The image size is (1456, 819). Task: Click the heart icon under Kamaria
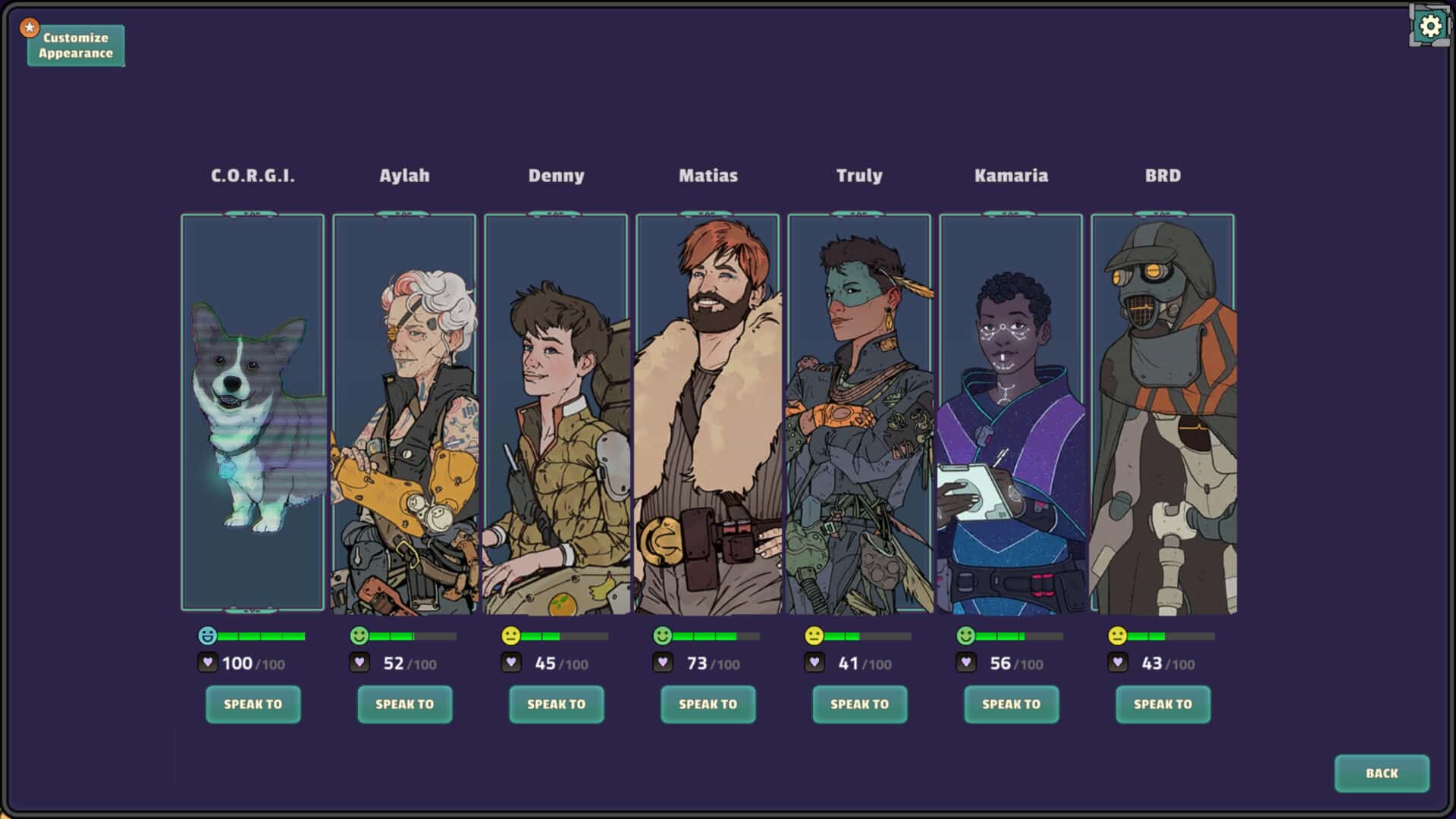(966, 662)
